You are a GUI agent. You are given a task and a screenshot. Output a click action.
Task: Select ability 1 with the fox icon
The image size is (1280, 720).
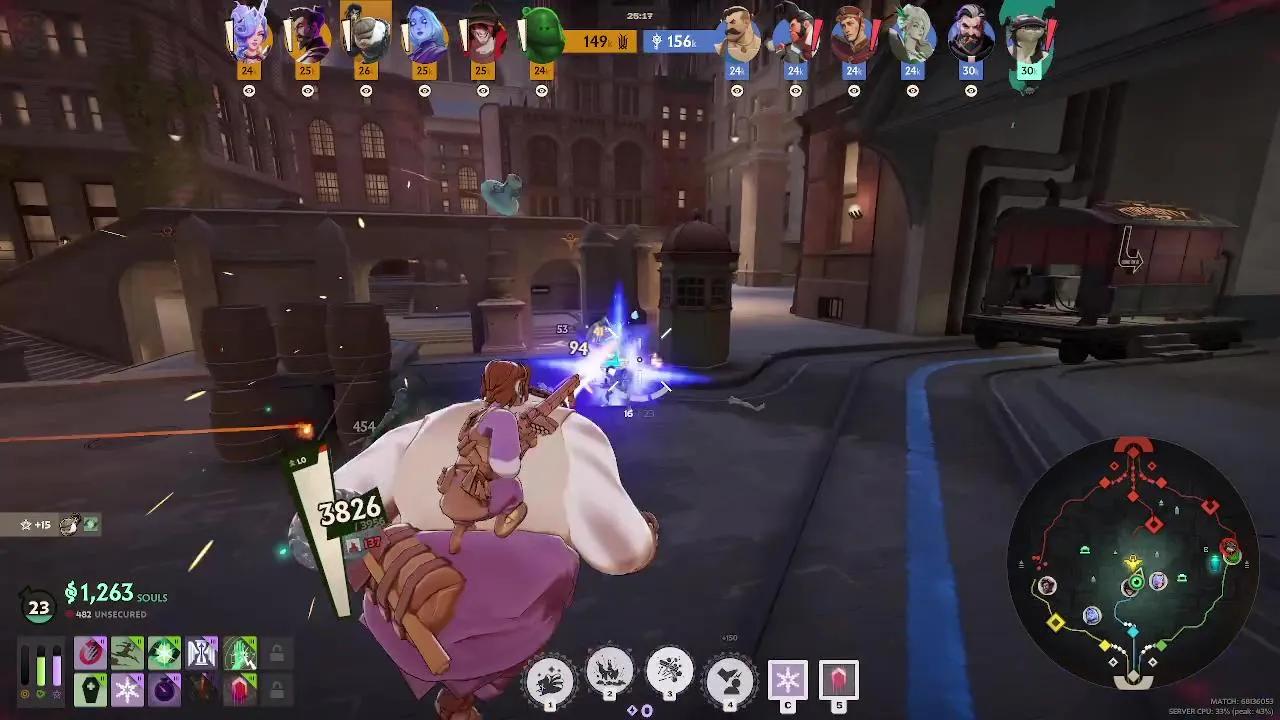pyautogui.click(x=550, y=678)
